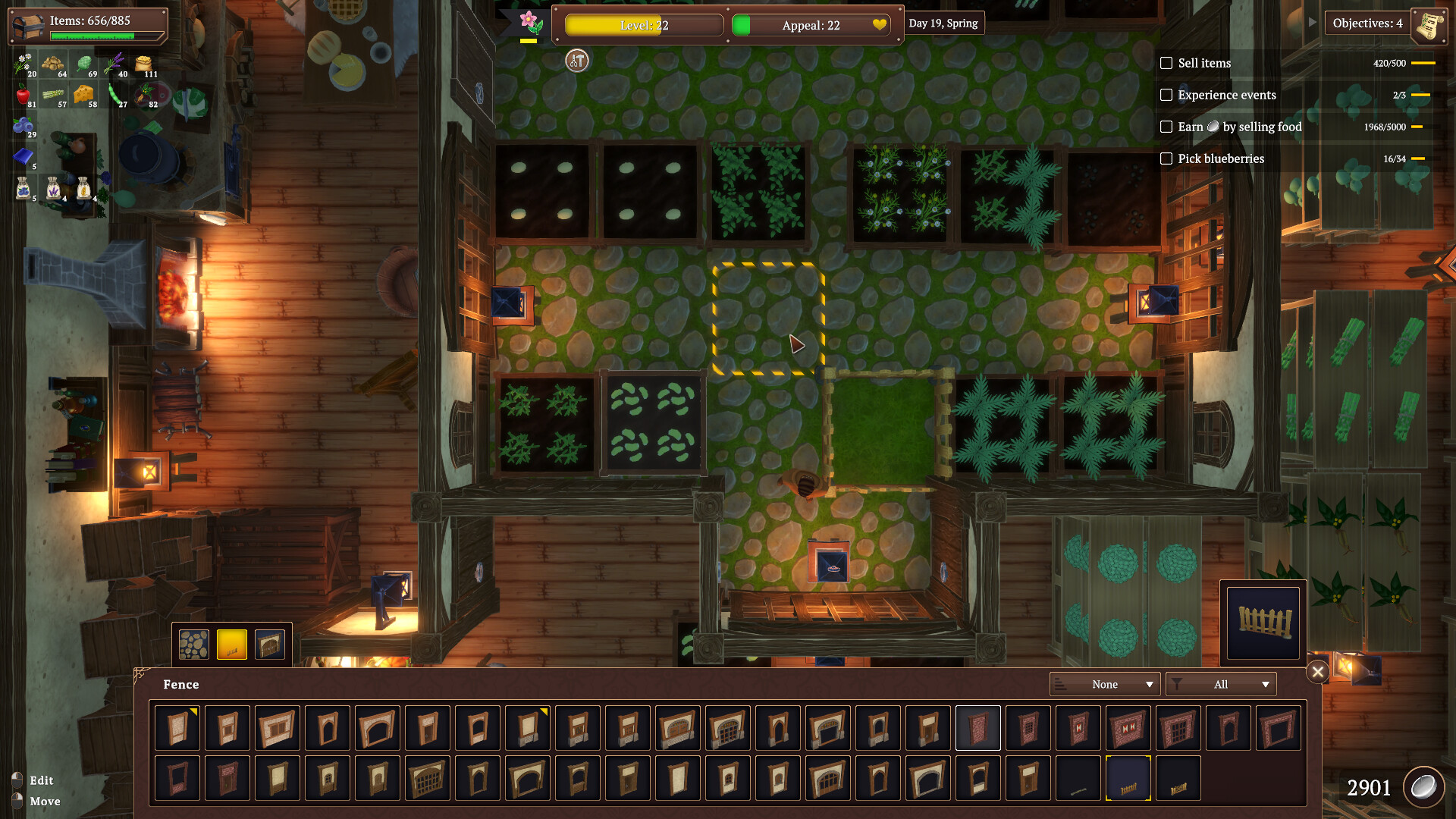Open the None sort dropdown
Image resolution: width=1456 pixels, height=819 pixels.
click(x=1104, y=684)
